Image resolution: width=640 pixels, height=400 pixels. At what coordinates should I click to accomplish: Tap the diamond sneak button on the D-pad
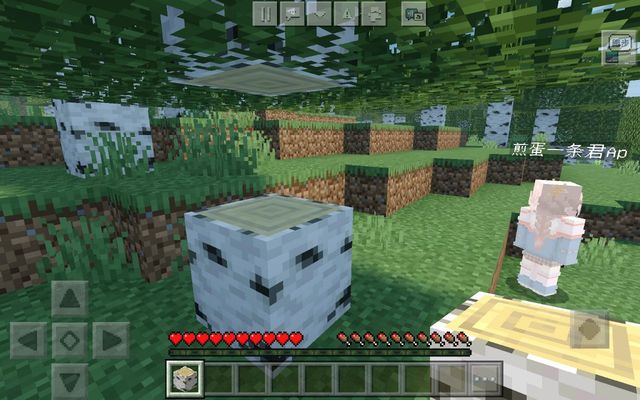69,339
